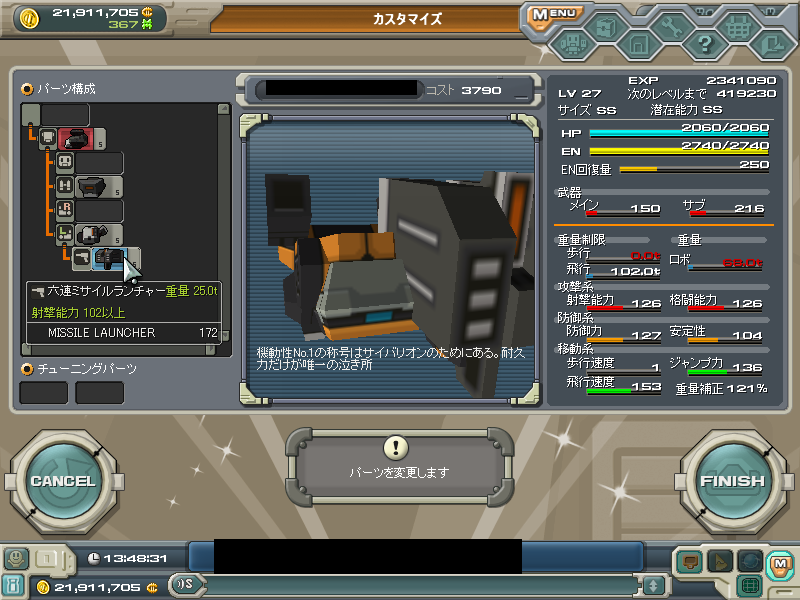
Task: Open the building-shaped menu icon
Action: click(x=638, y=43)
